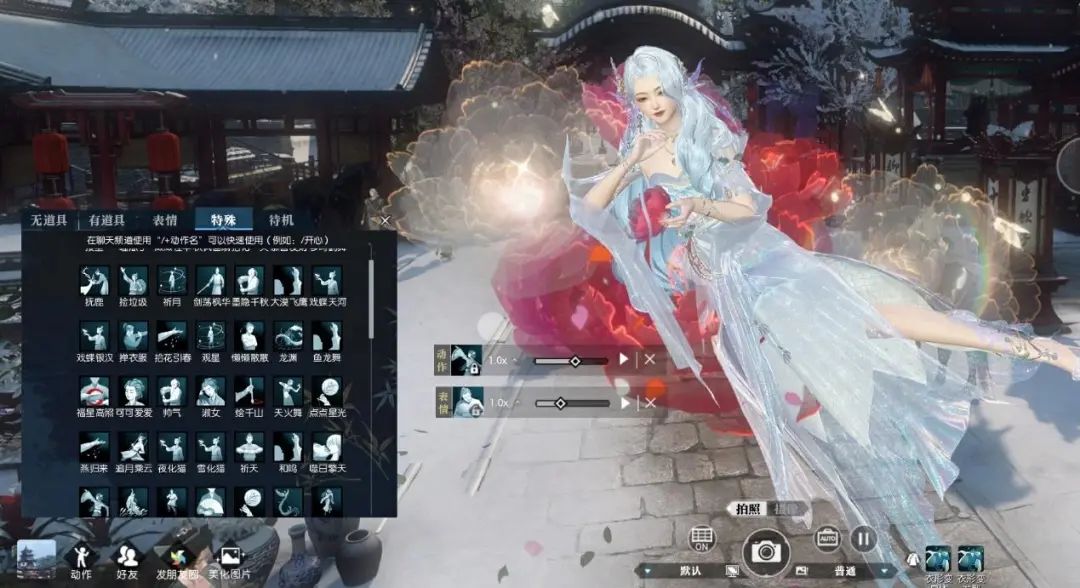Open the 有道具 tab
The height and width of the screenshot is (588, 1080).
point(107,221)
